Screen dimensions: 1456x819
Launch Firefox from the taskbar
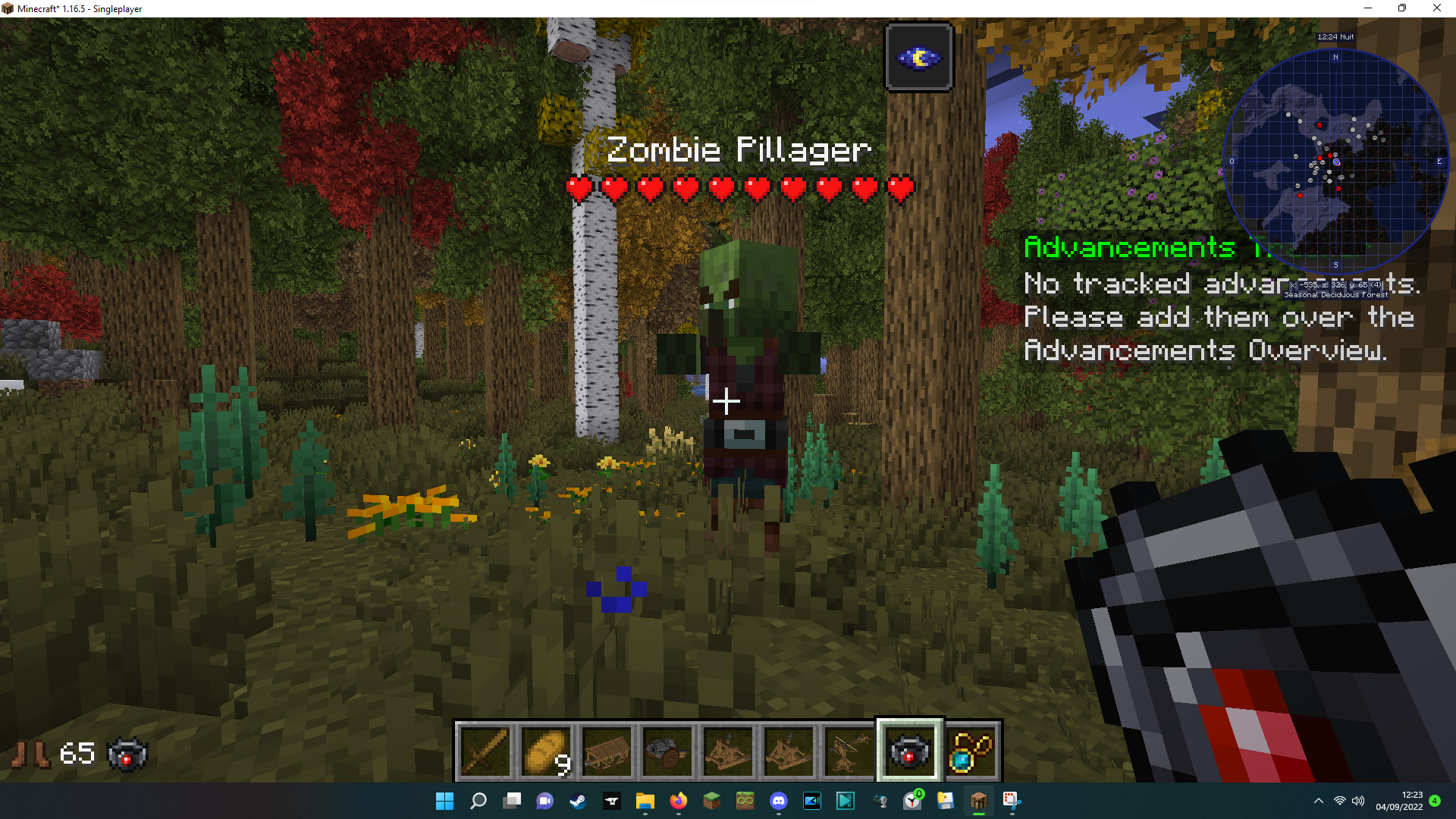(678, 801)
